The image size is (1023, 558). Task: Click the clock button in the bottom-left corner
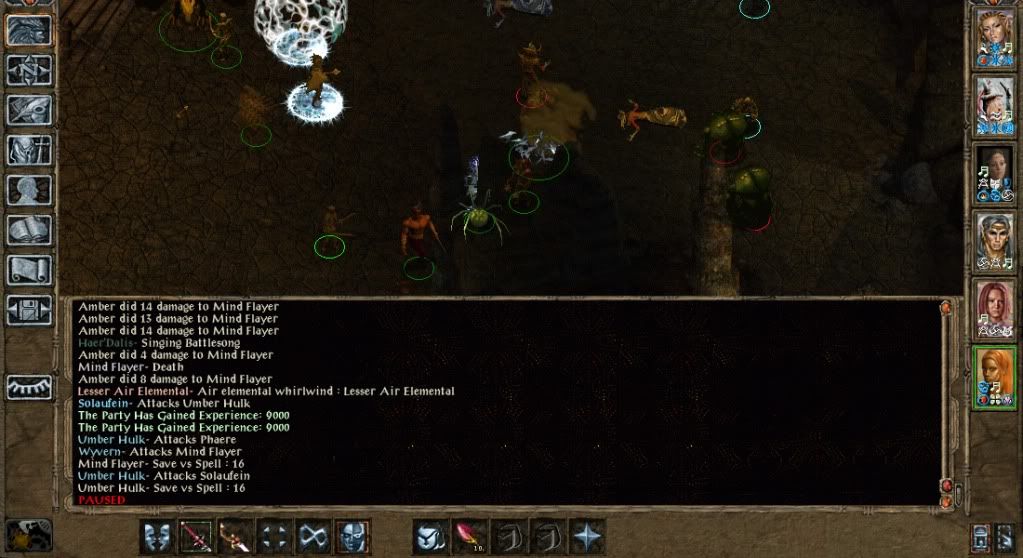[29, 534]
